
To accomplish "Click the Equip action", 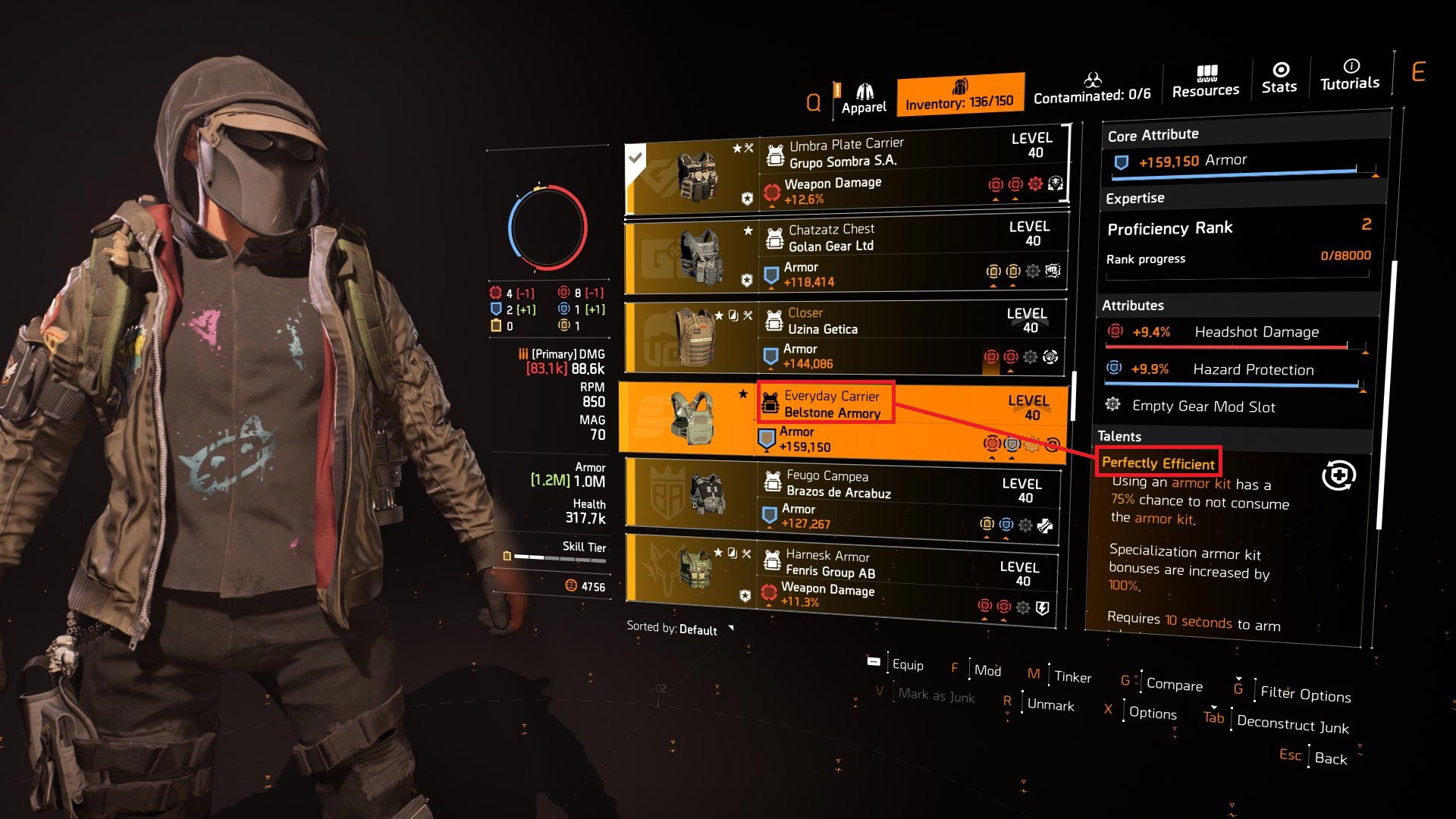I will (907, 664).
